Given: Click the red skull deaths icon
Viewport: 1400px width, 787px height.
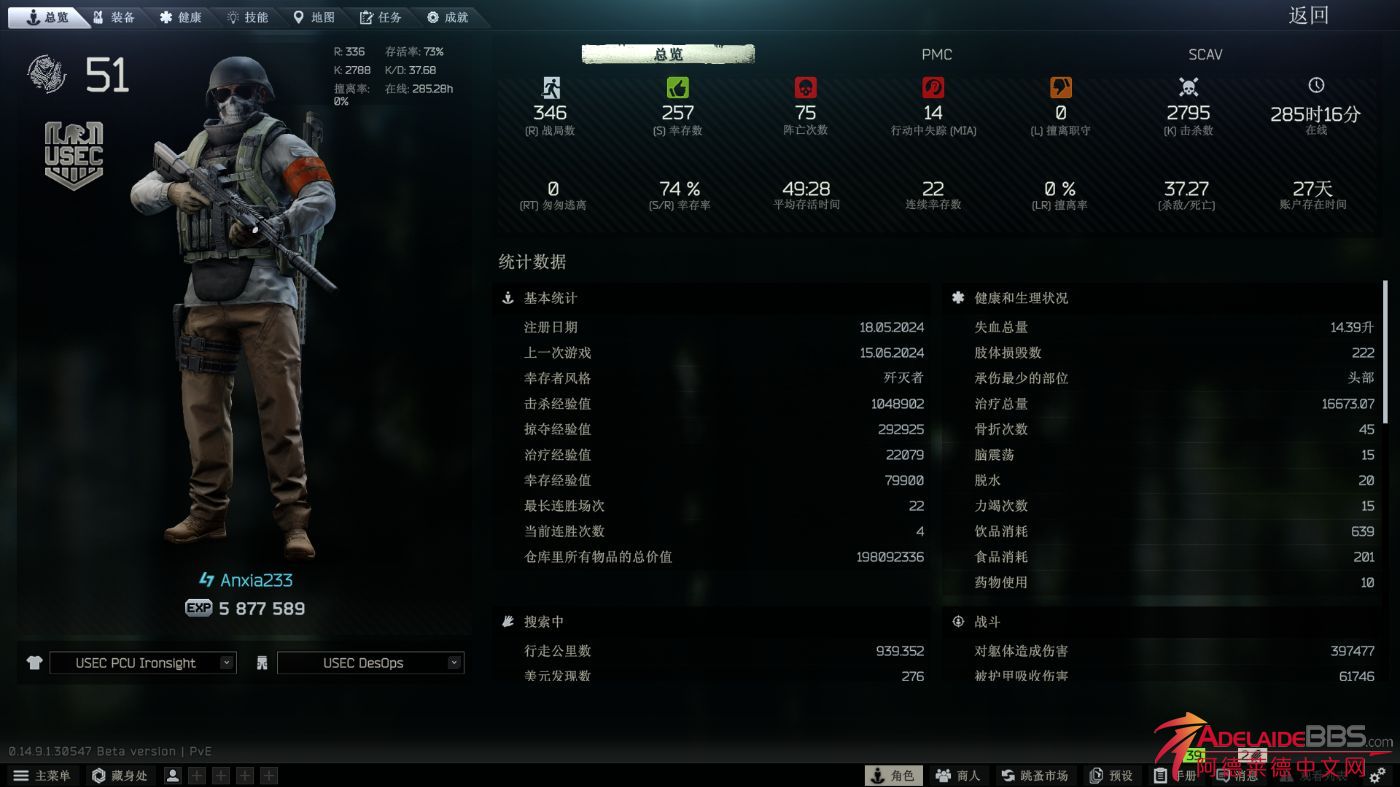Looking at the screenshot, I should [x=805, y=87].
